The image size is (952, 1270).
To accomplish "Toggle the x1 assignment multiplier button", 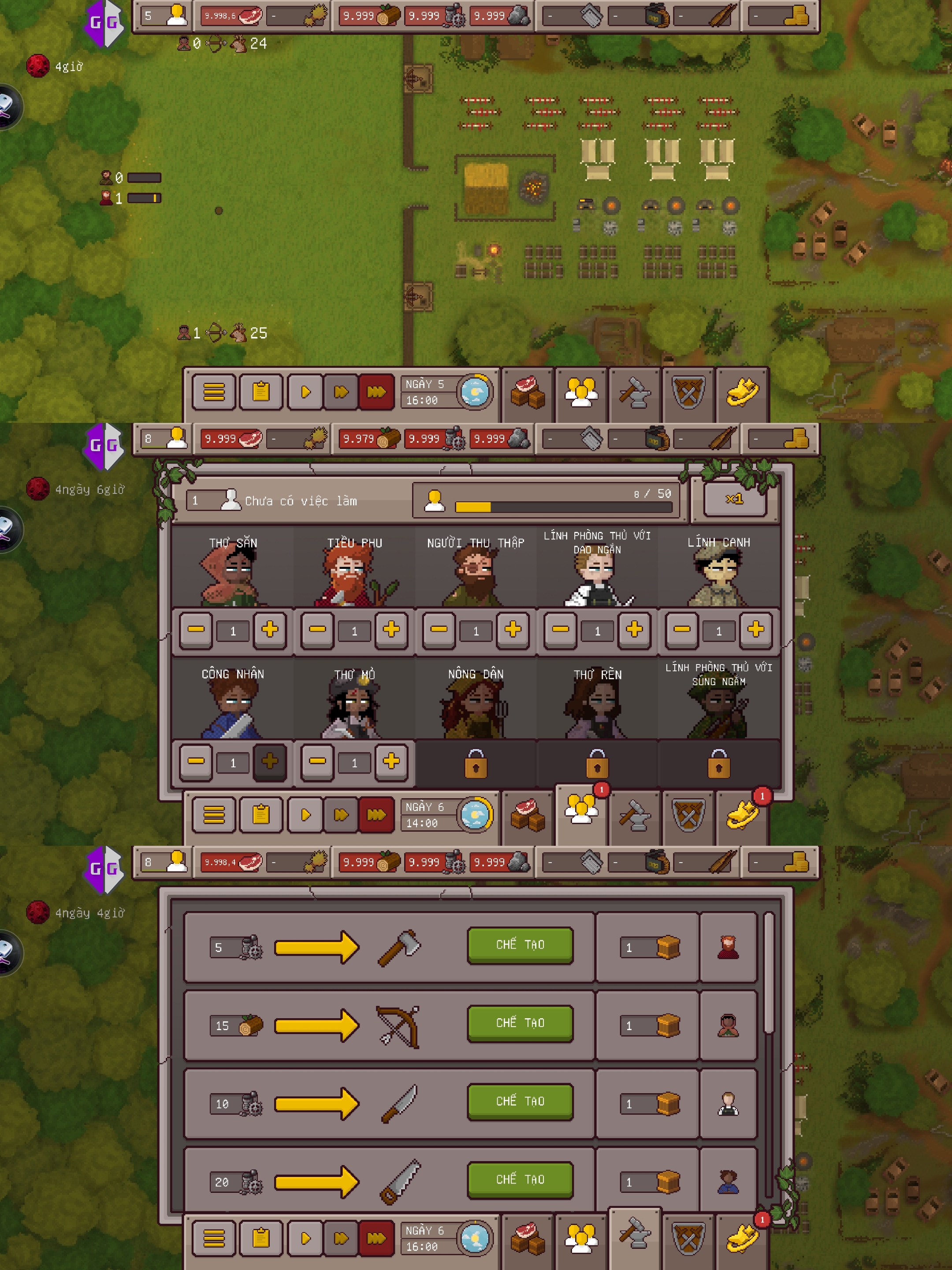I will [735, 499].
